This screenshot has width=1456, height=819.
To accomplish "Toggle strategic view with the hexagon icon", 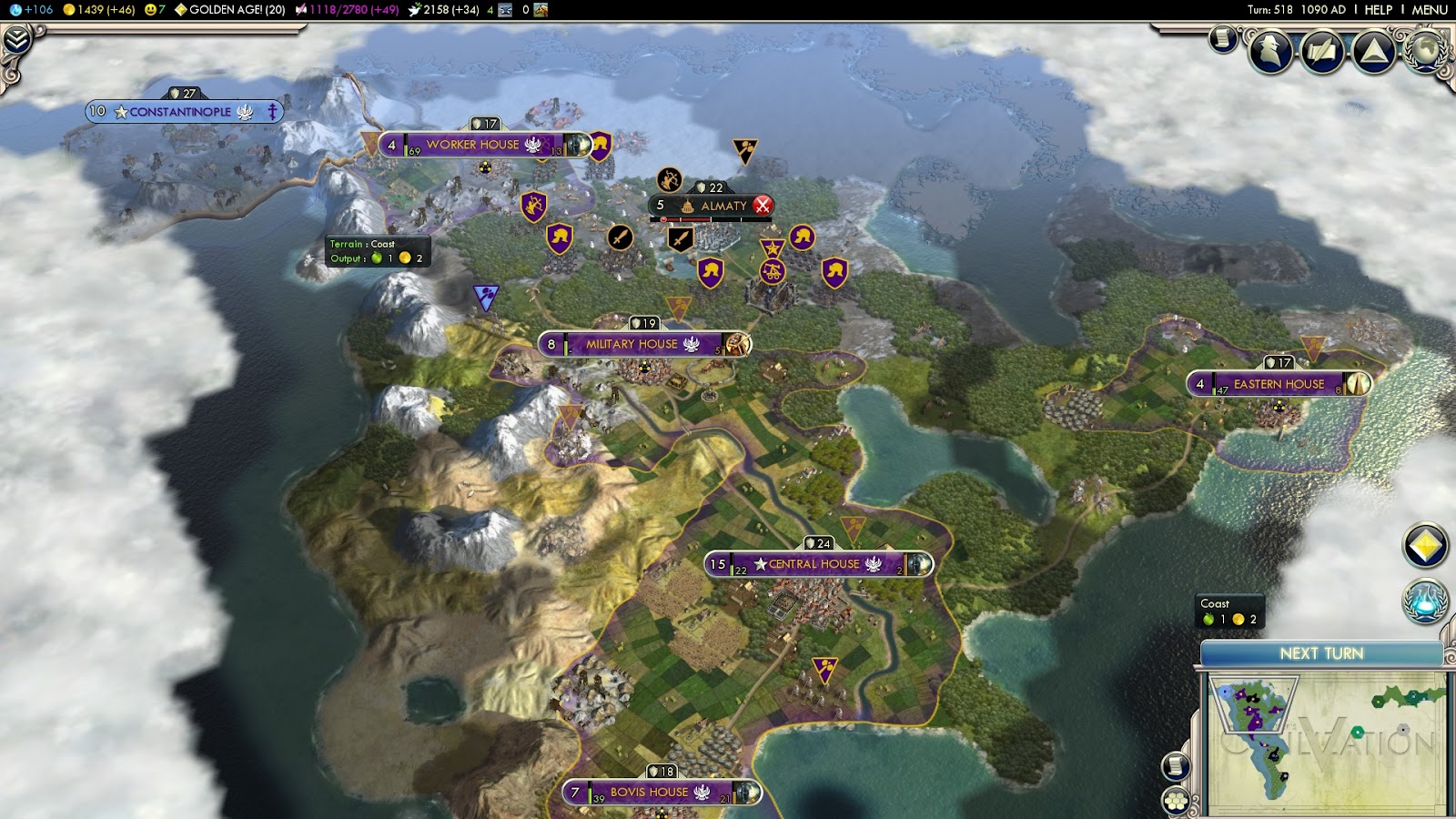I will [1176, 801].
